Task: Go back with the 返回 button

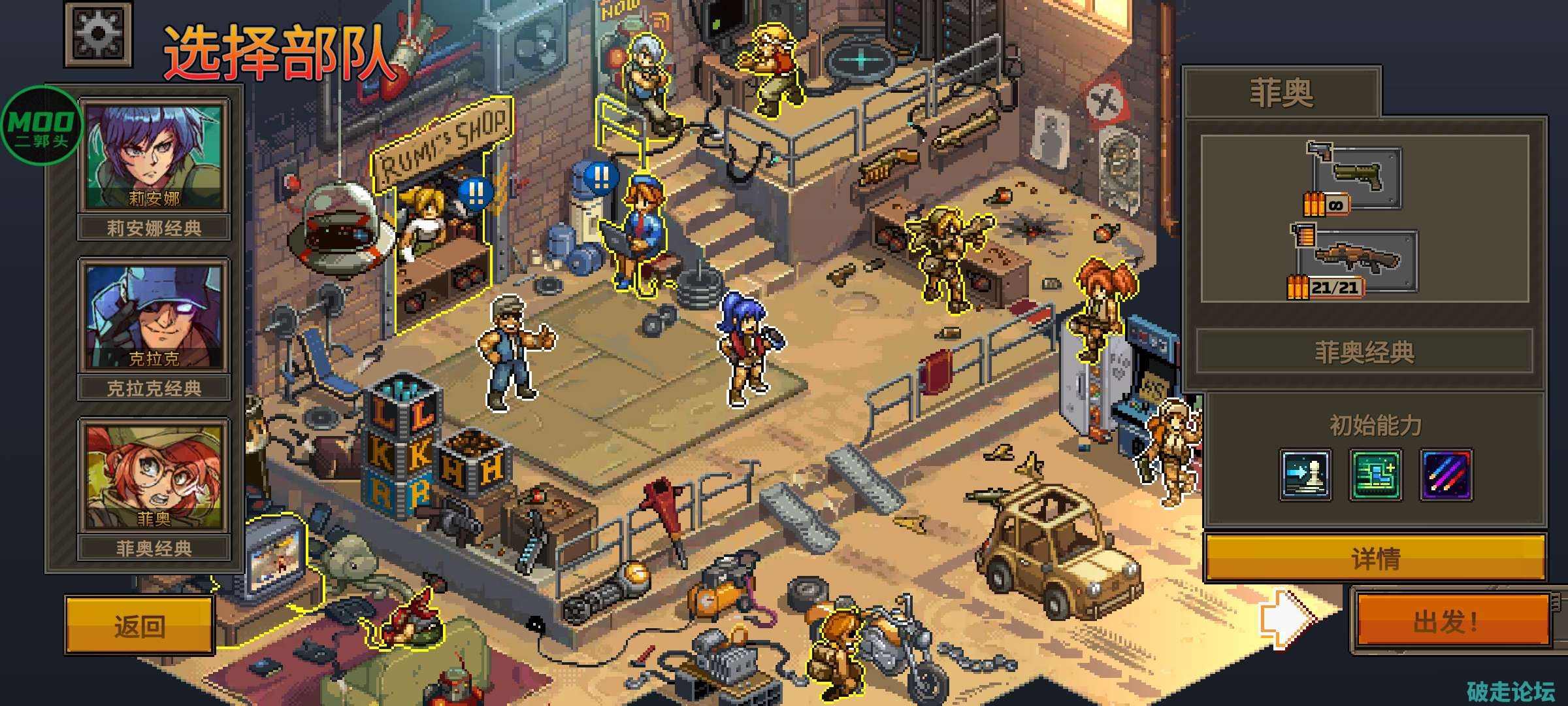Action: tap(140, 626)
